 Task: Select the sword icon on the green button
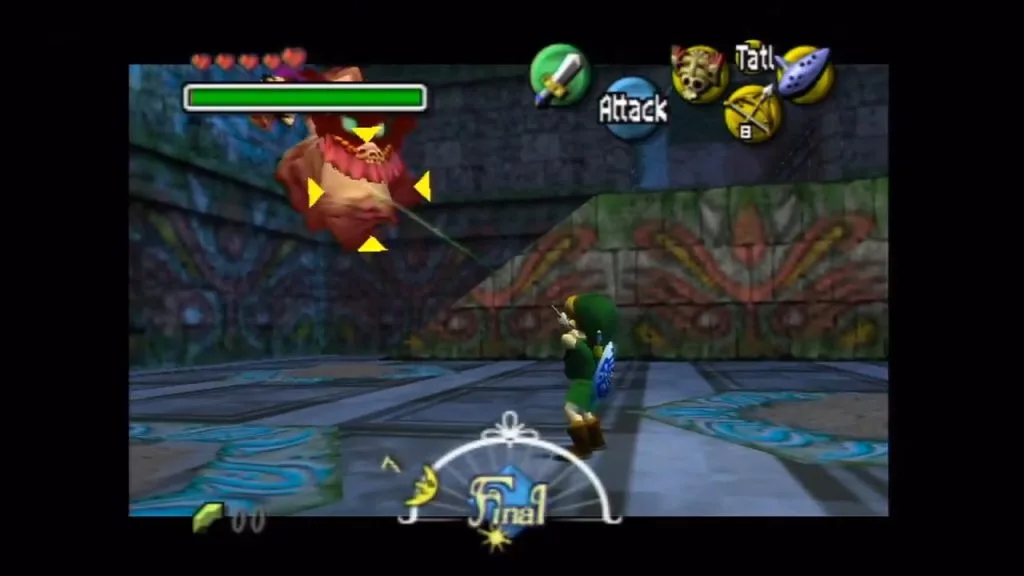559,76
